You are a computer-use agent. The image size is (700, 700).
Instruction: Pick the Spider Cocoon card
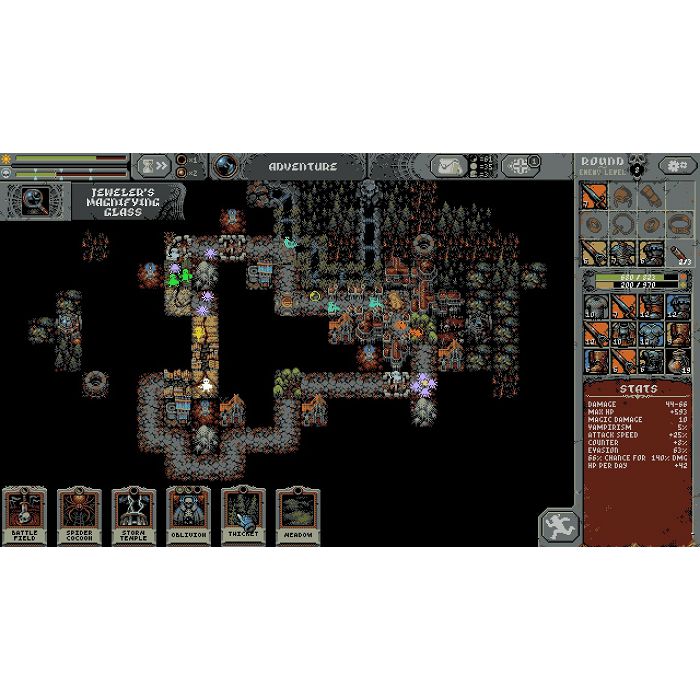[x=79, y=515]
